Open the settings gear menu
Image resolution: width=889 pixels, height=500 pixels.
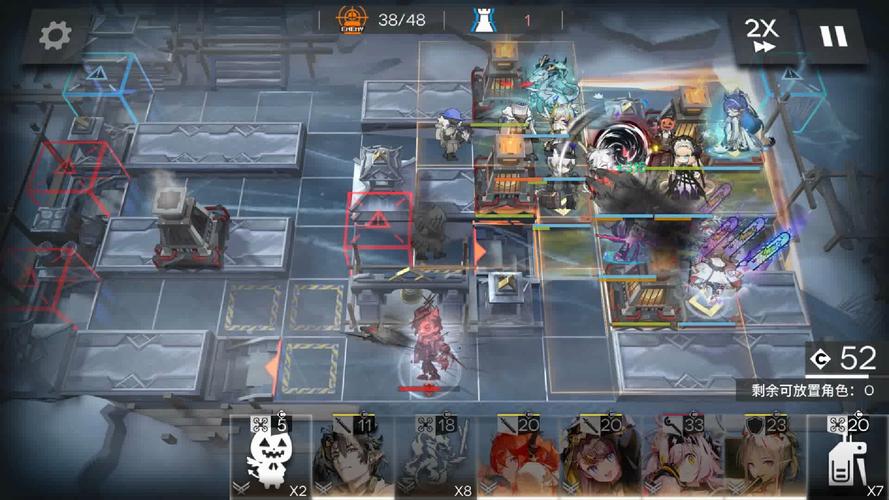(55, 36)
